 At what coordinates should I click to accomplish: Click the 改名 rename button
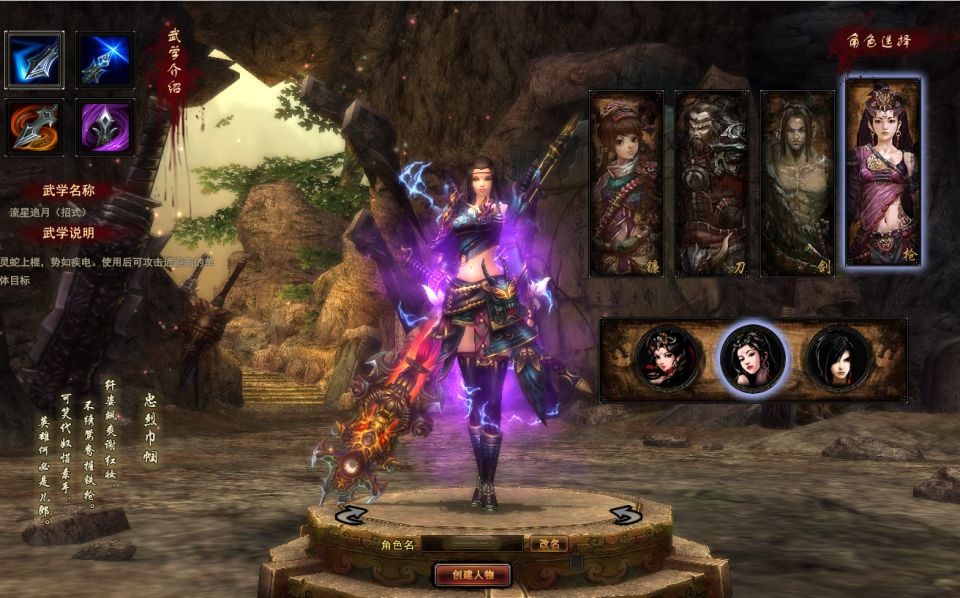[x=548, y=544]
